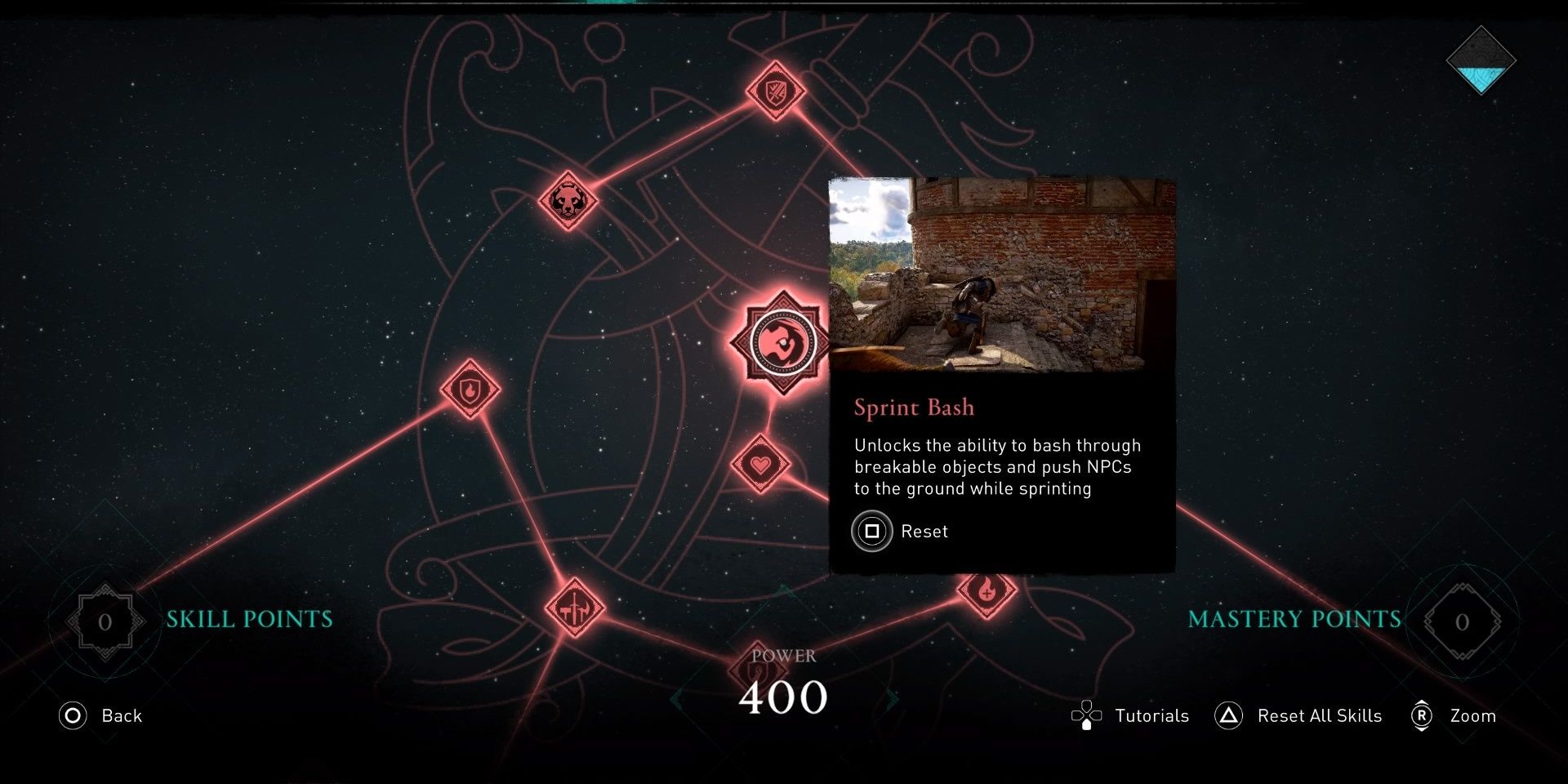Screen dimensions: 1568x784
Task: Click the highlighted Sprint Bash skill node
Action: click(777, 343)
